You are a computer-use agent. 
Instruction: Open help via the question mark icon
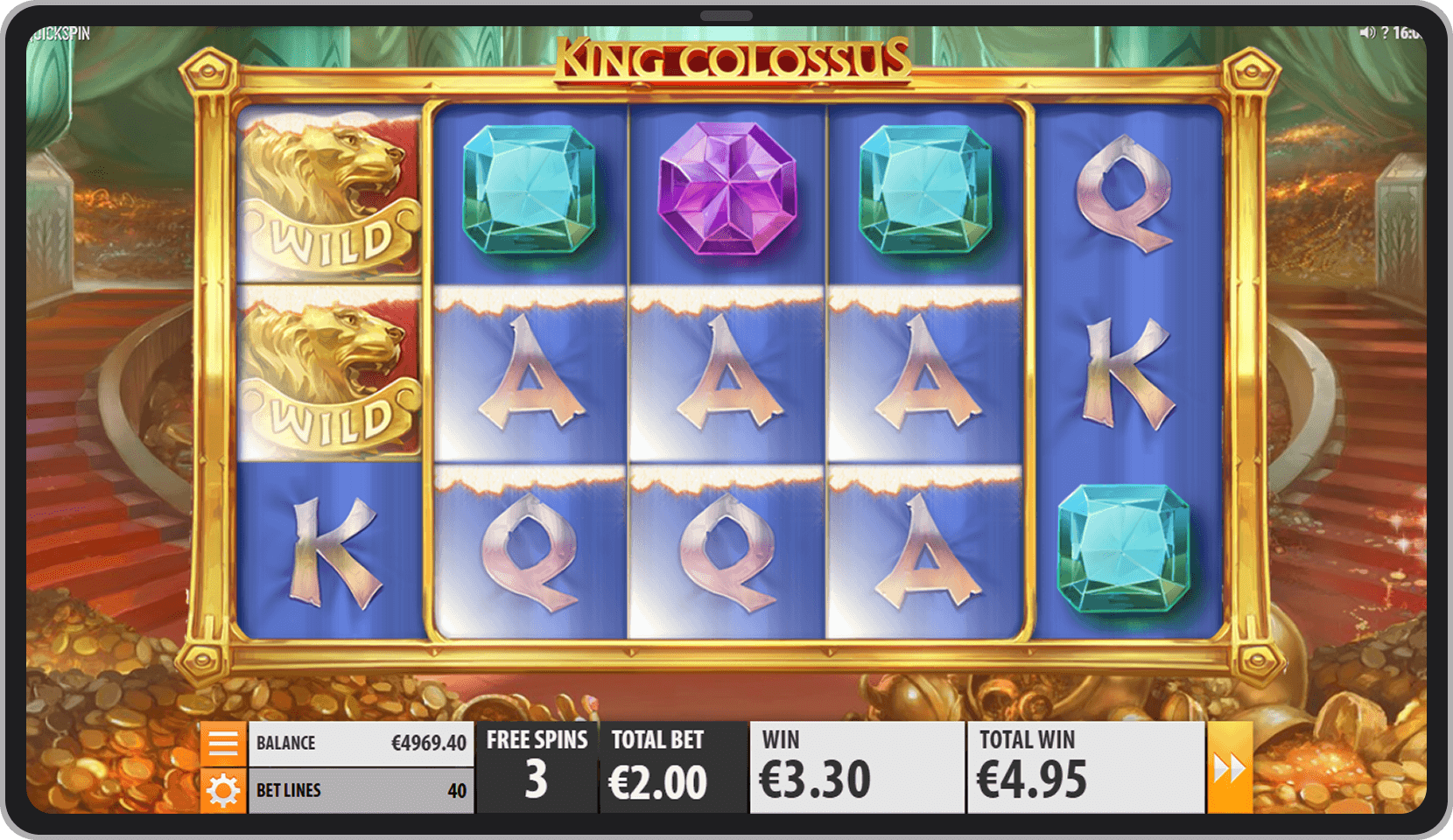click(x=1386, y=32)
